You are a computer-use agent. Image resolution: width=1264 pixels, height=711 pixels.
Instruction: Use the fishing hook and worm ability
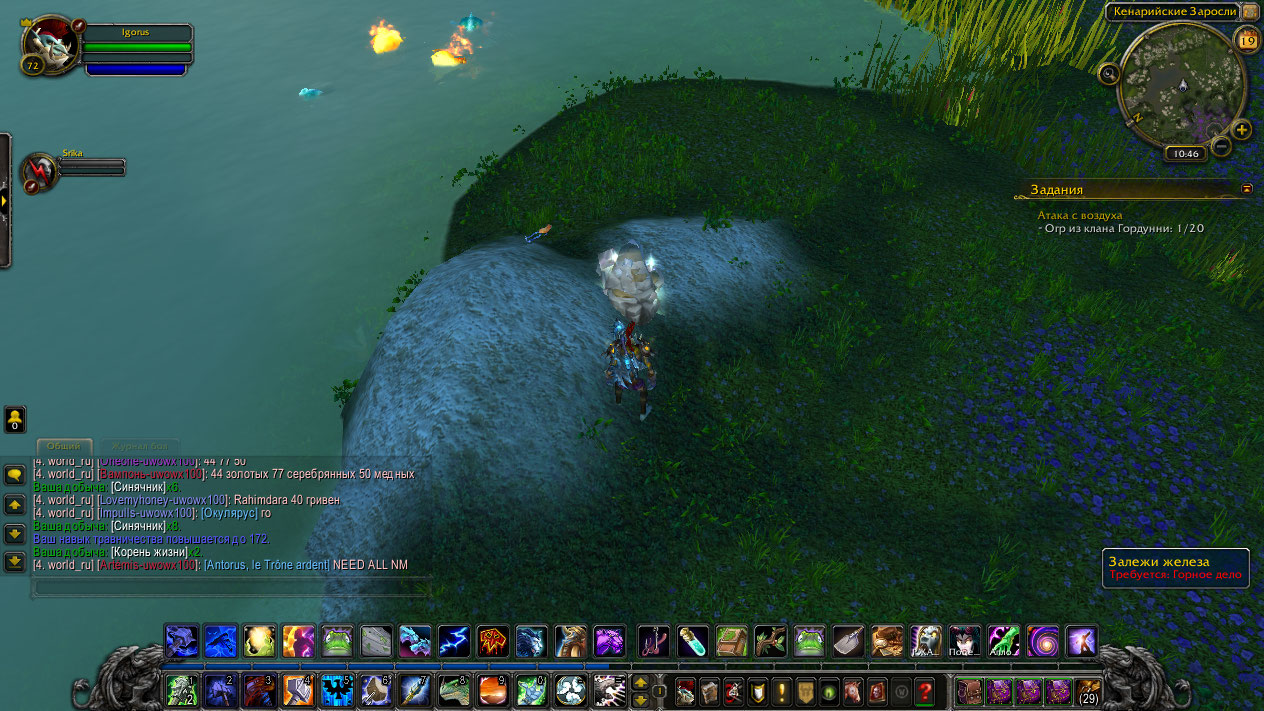(654, 641)
